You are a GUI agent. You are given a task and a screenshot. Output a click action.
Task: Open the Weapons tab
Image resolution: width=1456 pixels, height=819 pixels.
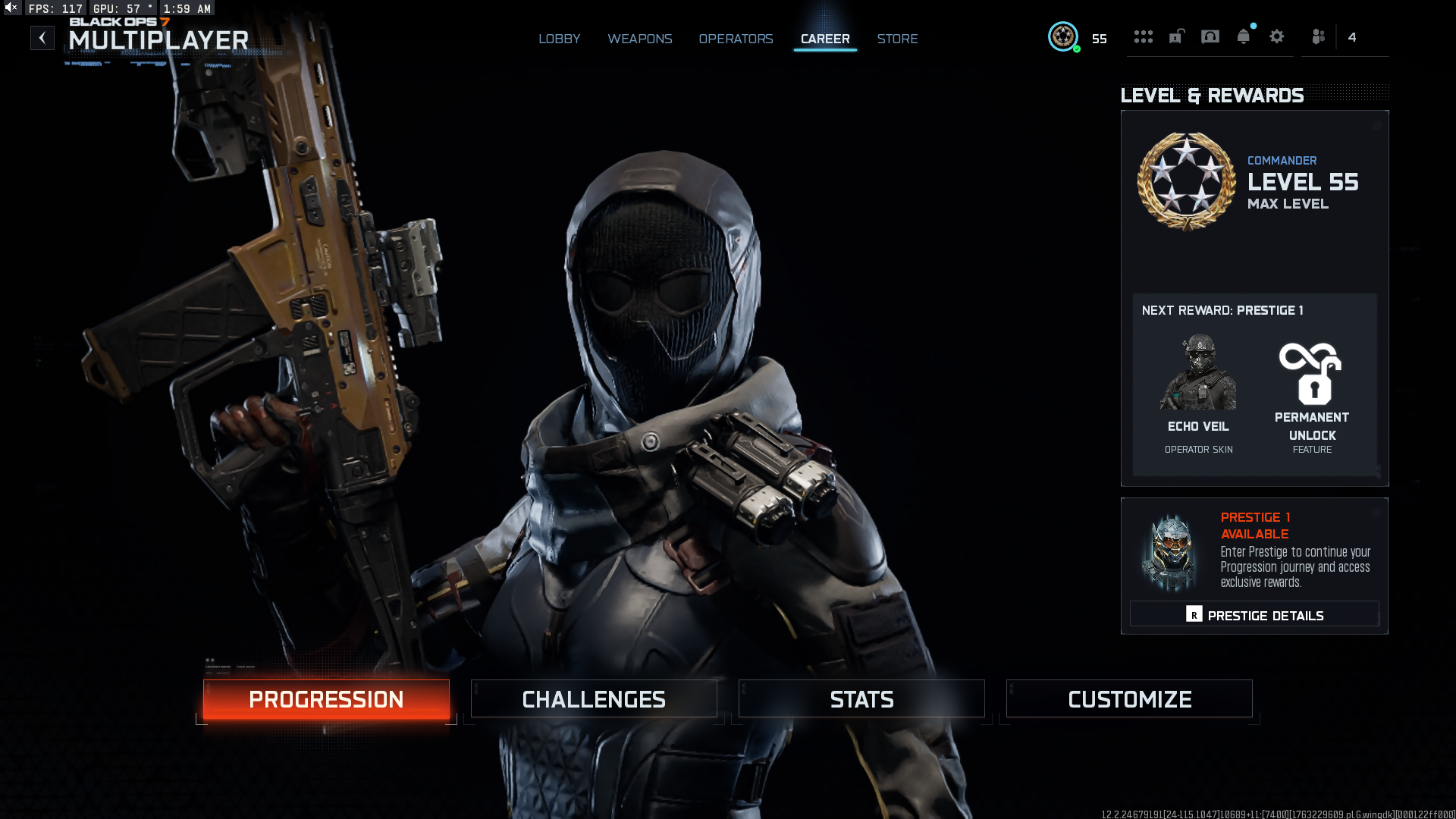pos(639,39)
